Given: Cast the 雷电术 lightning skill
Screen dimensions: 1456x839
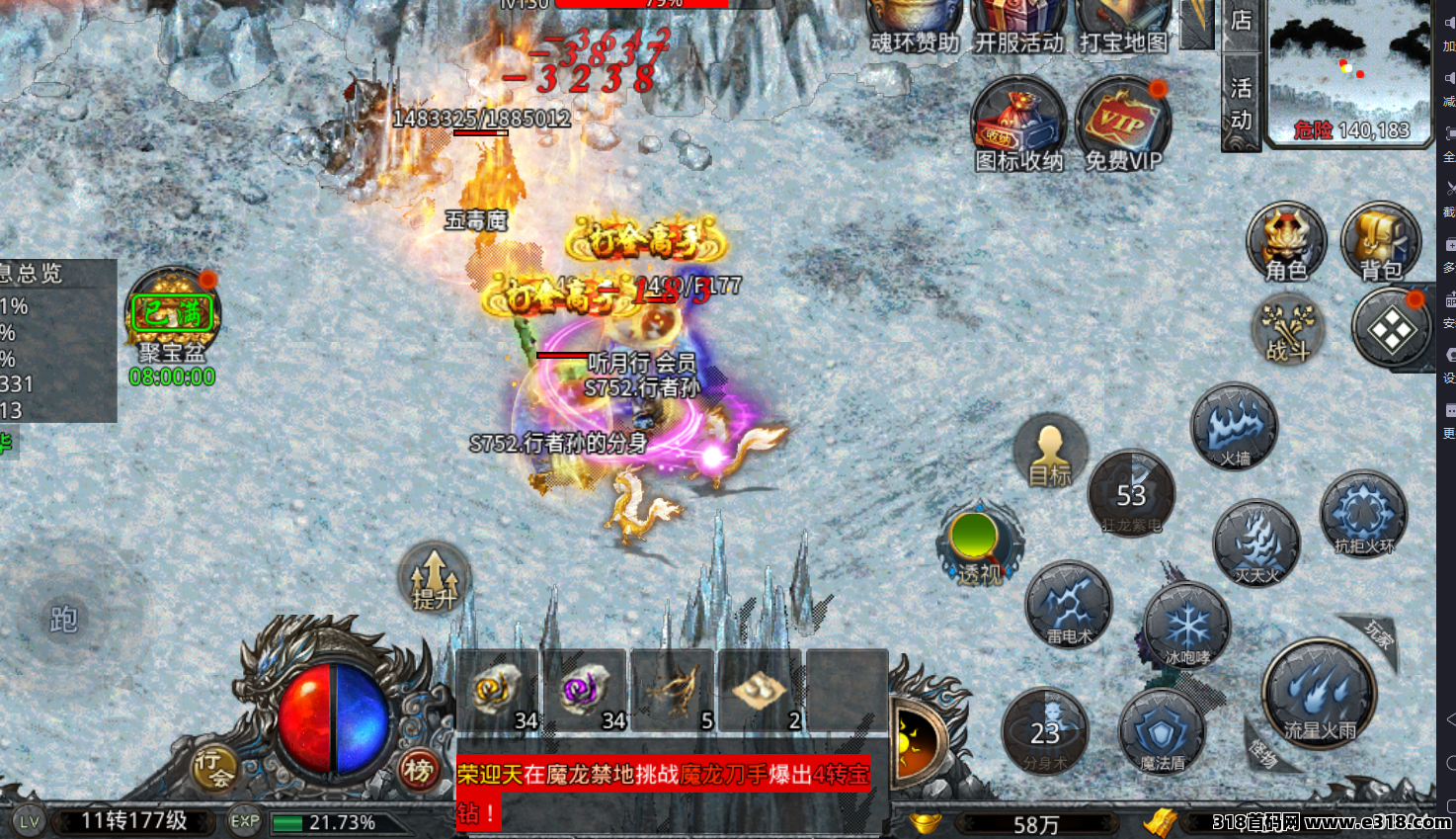Looking at the screenshot, I should tap(1069, 604).
